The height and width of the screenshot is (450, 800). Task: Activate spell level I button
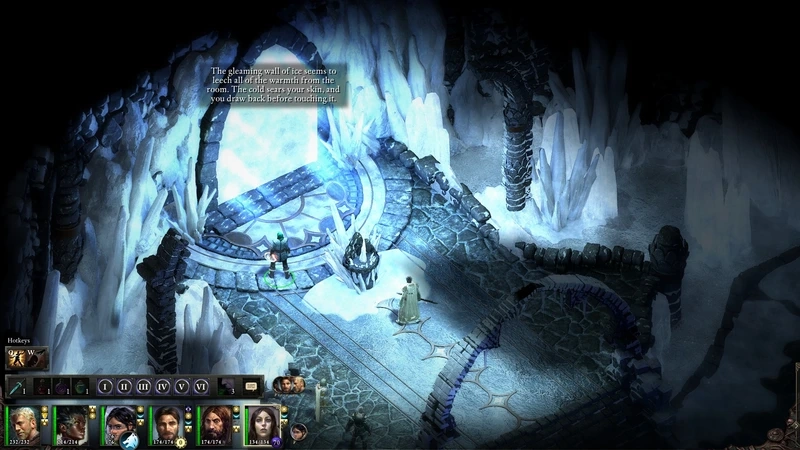coord(105,385)
